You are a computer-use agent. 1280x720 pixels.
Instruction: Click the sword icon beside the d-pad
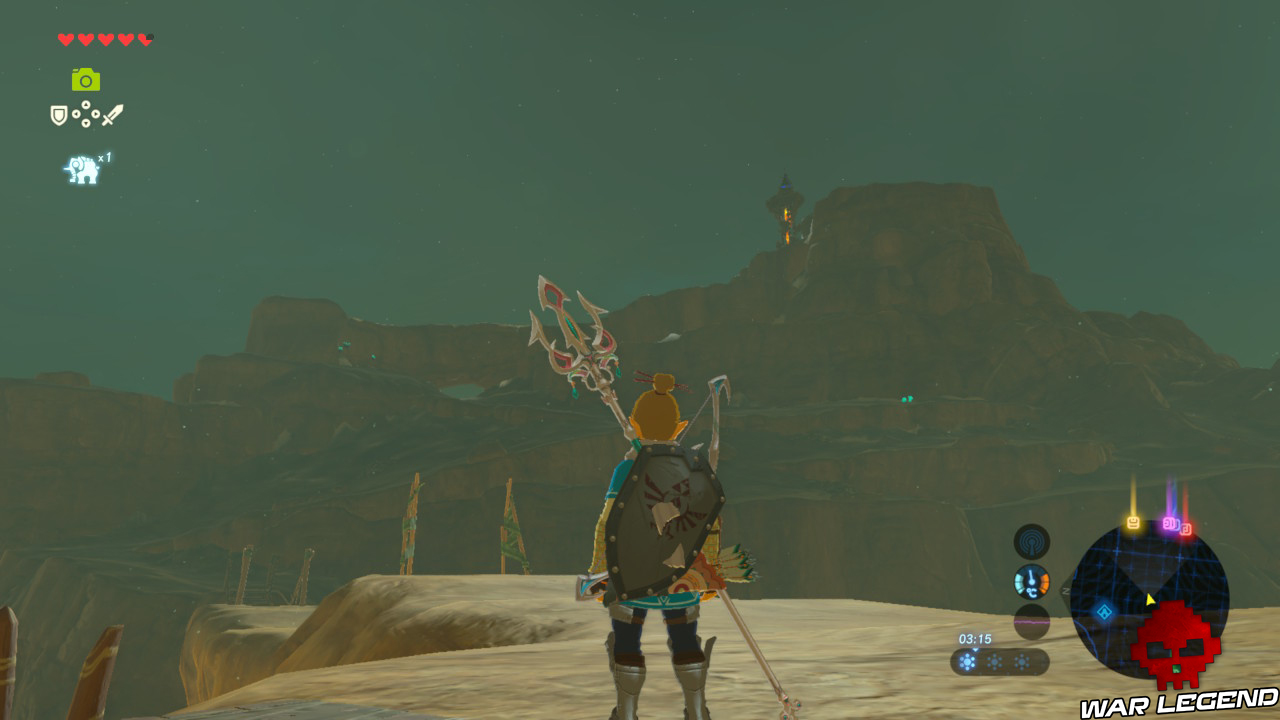(114, 115)
